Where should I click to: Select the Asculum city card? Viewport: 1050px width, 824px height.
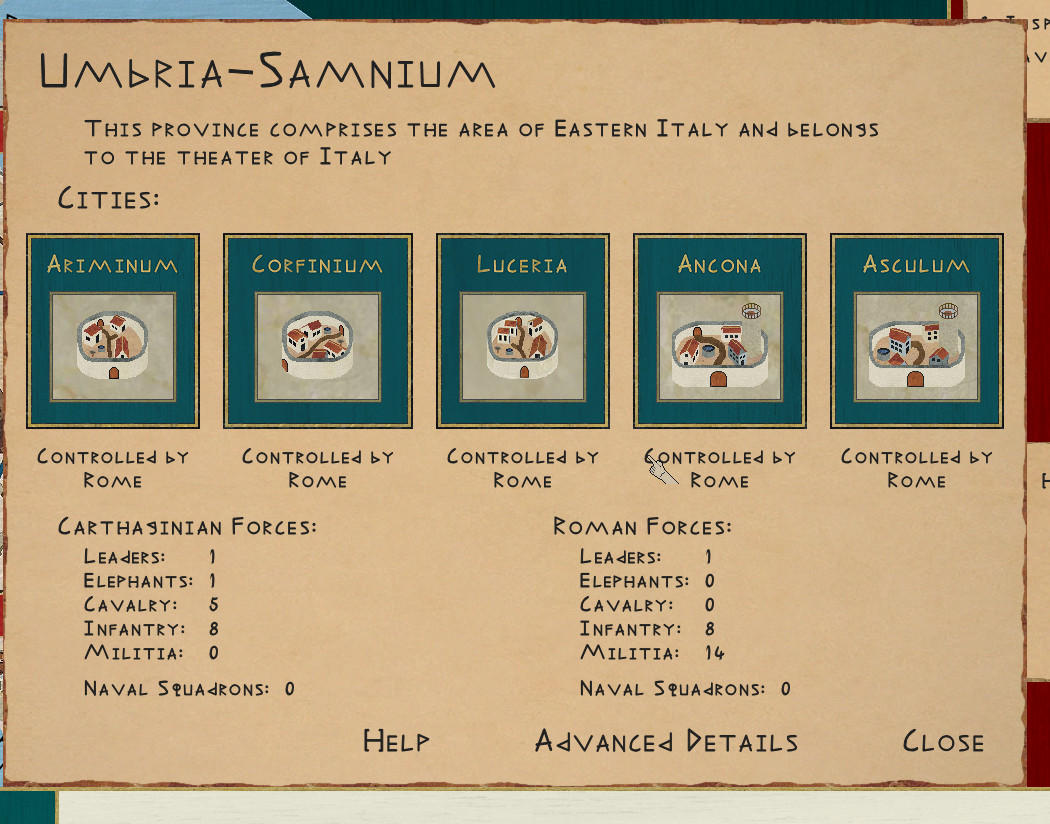[916, 331]
